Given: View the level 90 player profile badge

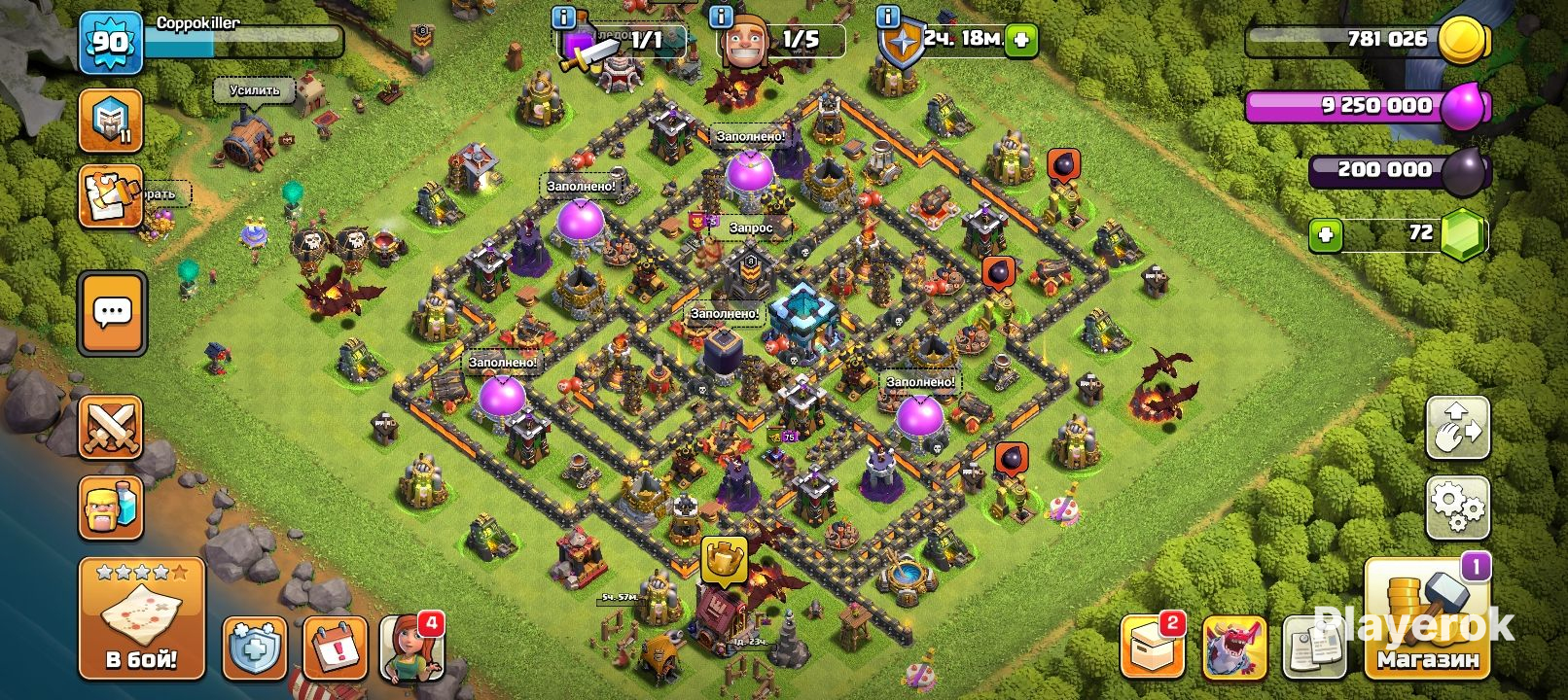Looking at the screenshot, I should 110,43.
